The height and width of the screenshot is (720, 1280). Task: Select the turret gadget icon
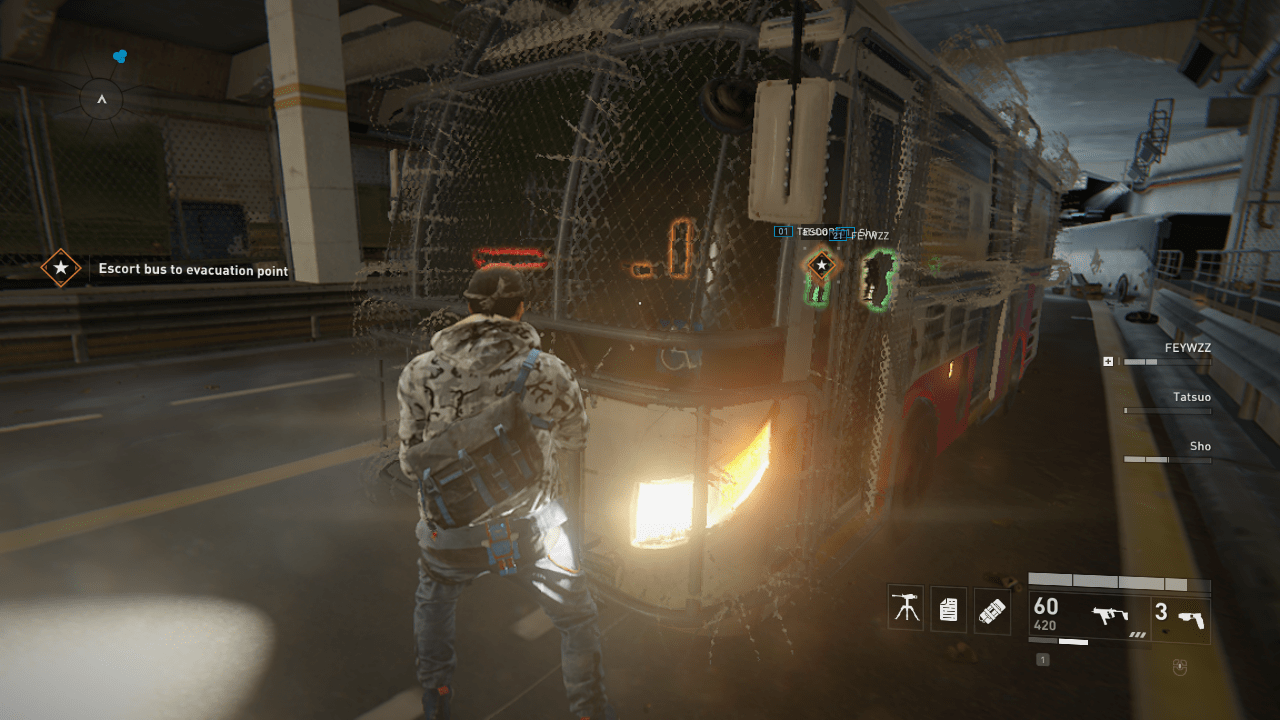tap(904, 608)
